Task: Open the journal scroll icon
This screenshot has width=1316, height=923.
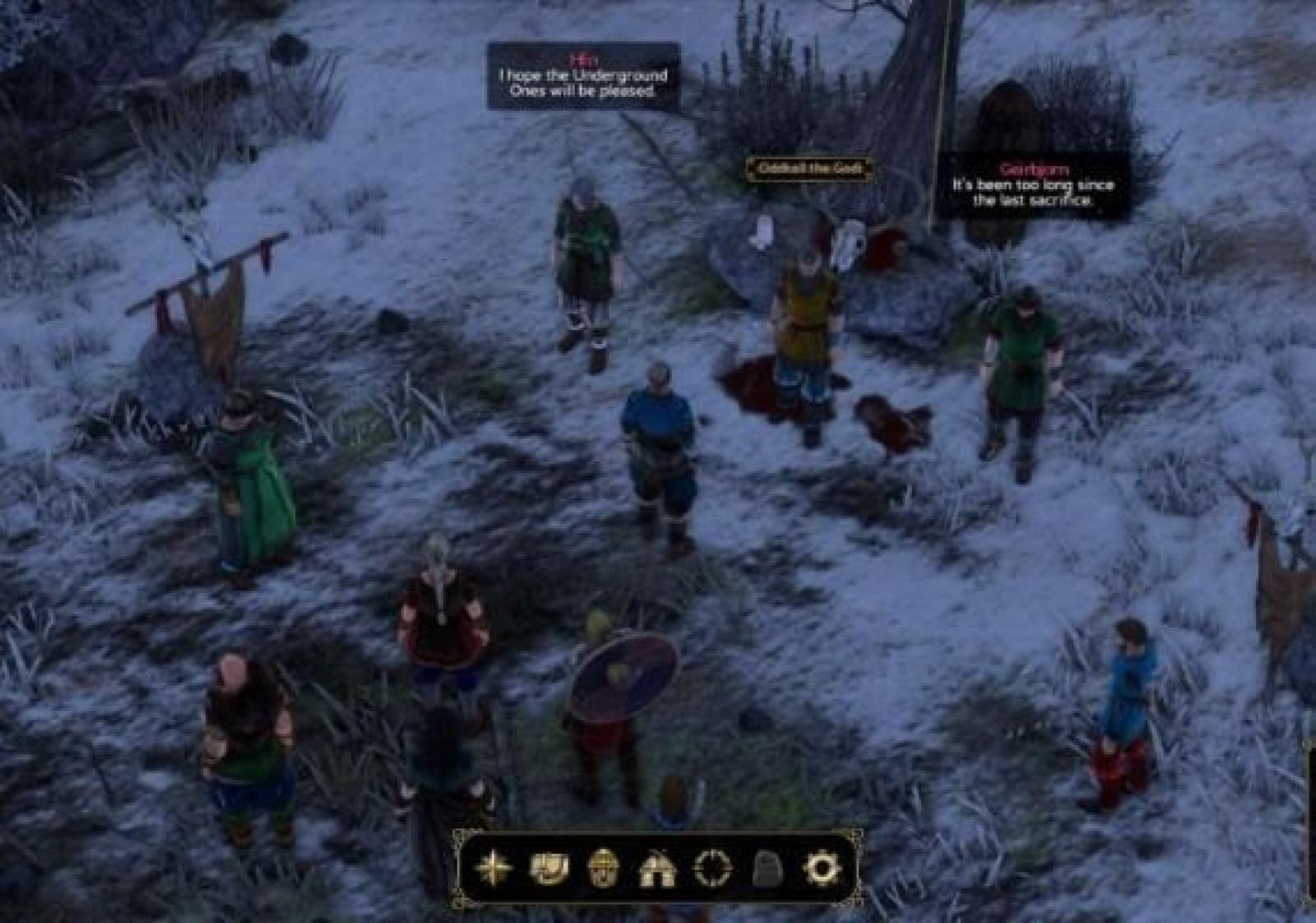Action: click(x=549, y=868)
